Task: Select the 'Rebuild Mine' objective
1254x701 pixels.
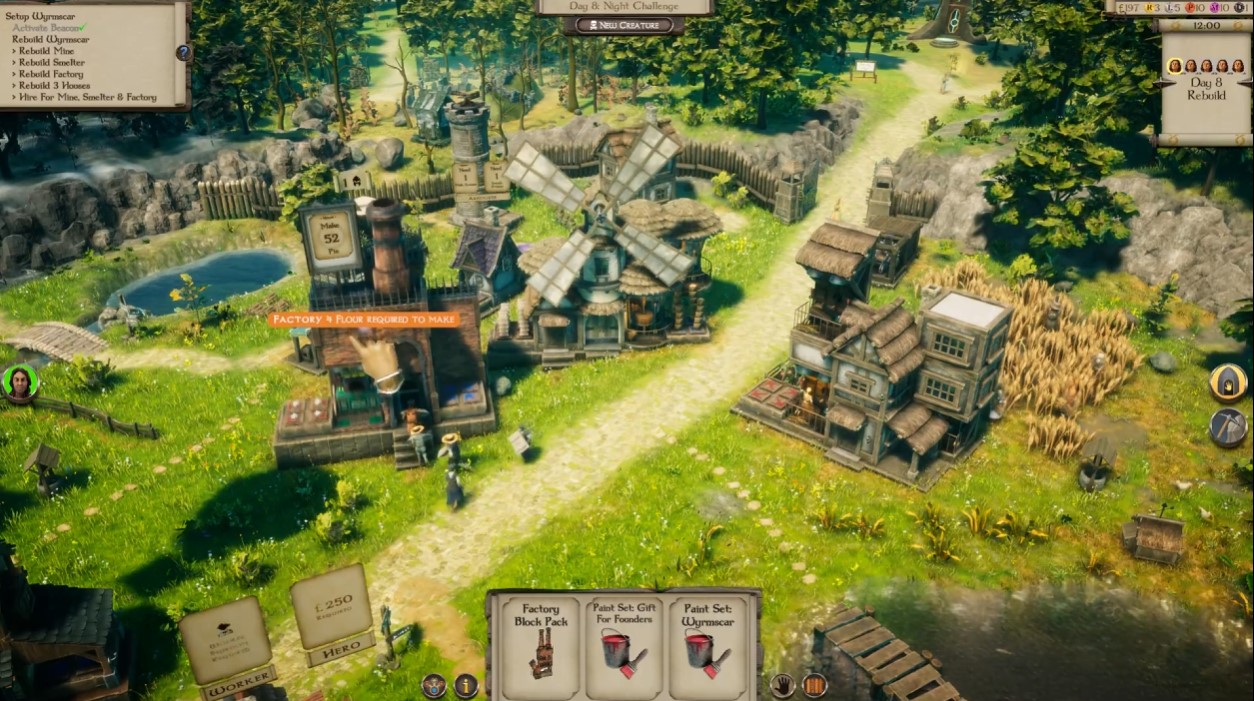Action: (46, 51)
